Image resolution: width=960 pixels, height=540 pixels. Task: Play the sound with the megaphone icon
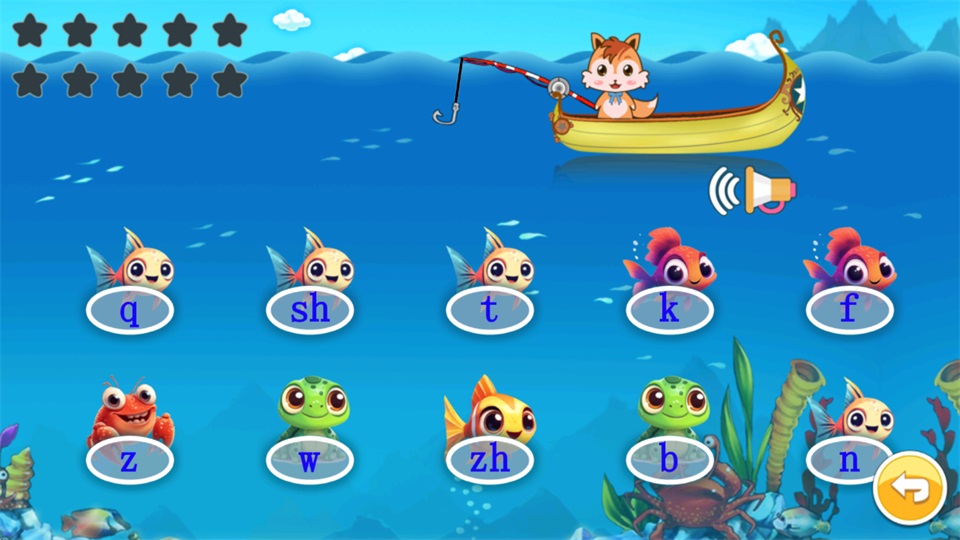pyautogui.click(x=753, y=190)
